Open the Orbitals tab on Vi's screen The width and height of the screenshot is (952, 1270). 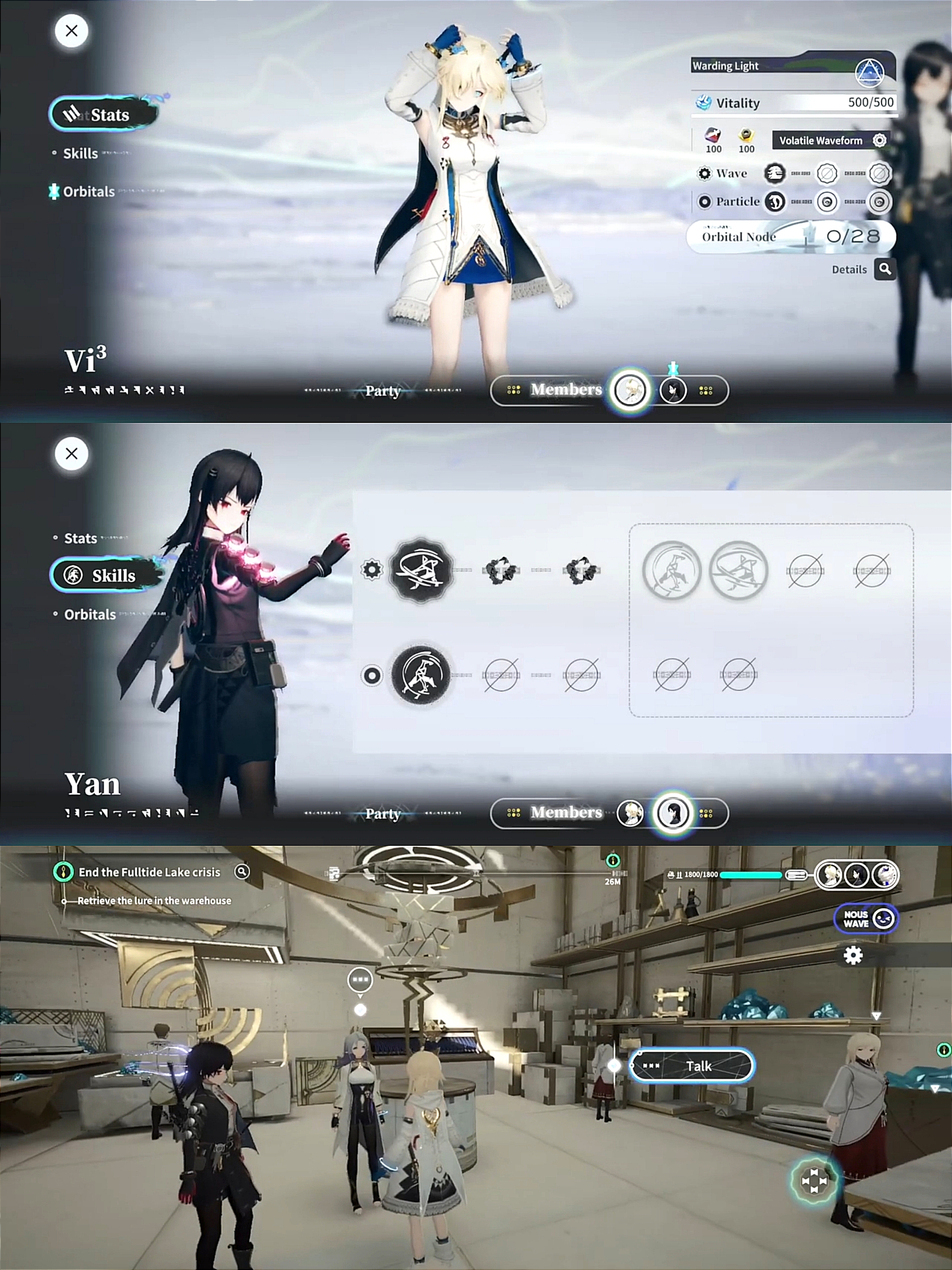[89, 192]
